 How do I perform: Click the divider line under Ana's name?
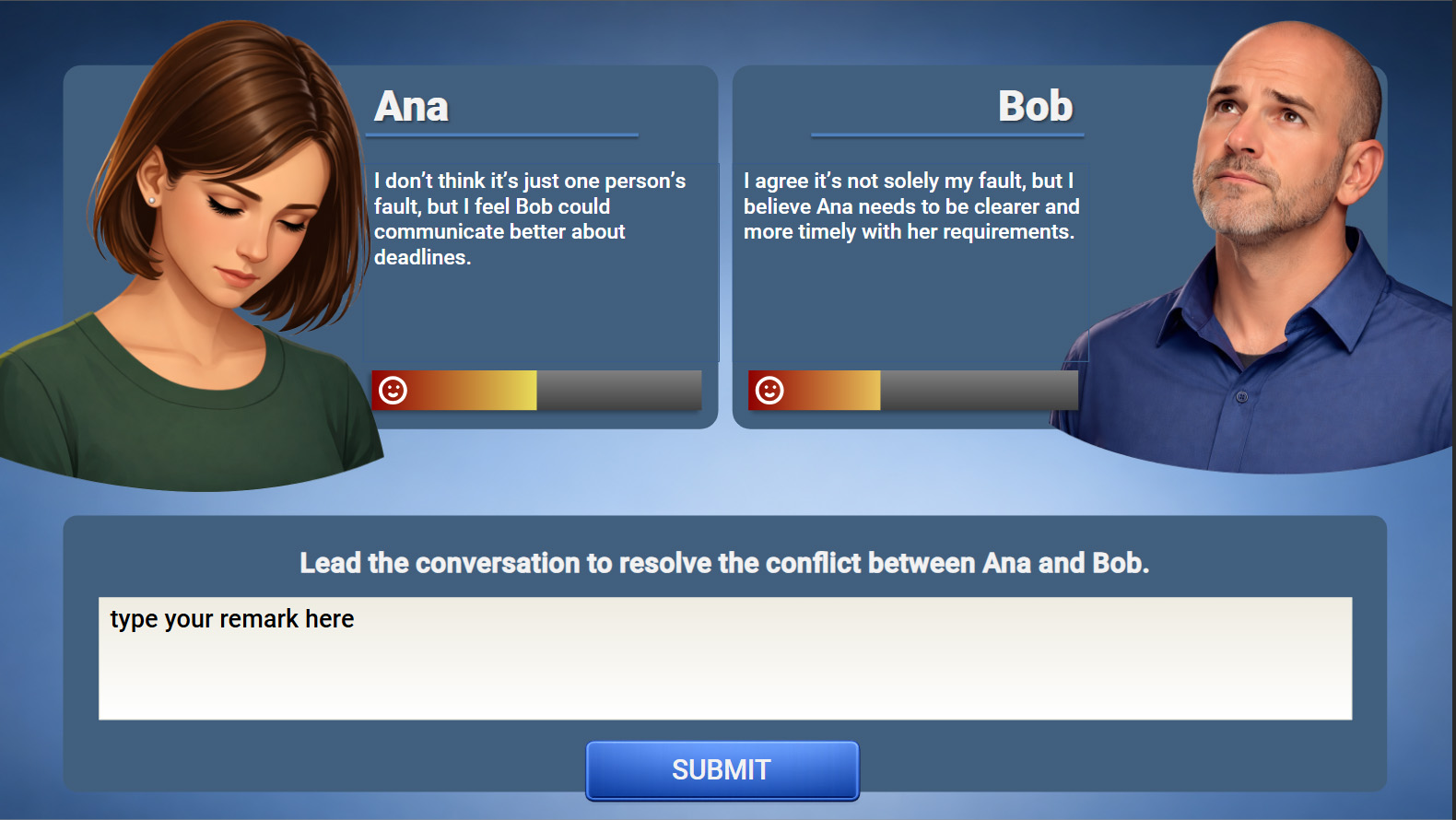pyautogui.click(x=502, y=134)
